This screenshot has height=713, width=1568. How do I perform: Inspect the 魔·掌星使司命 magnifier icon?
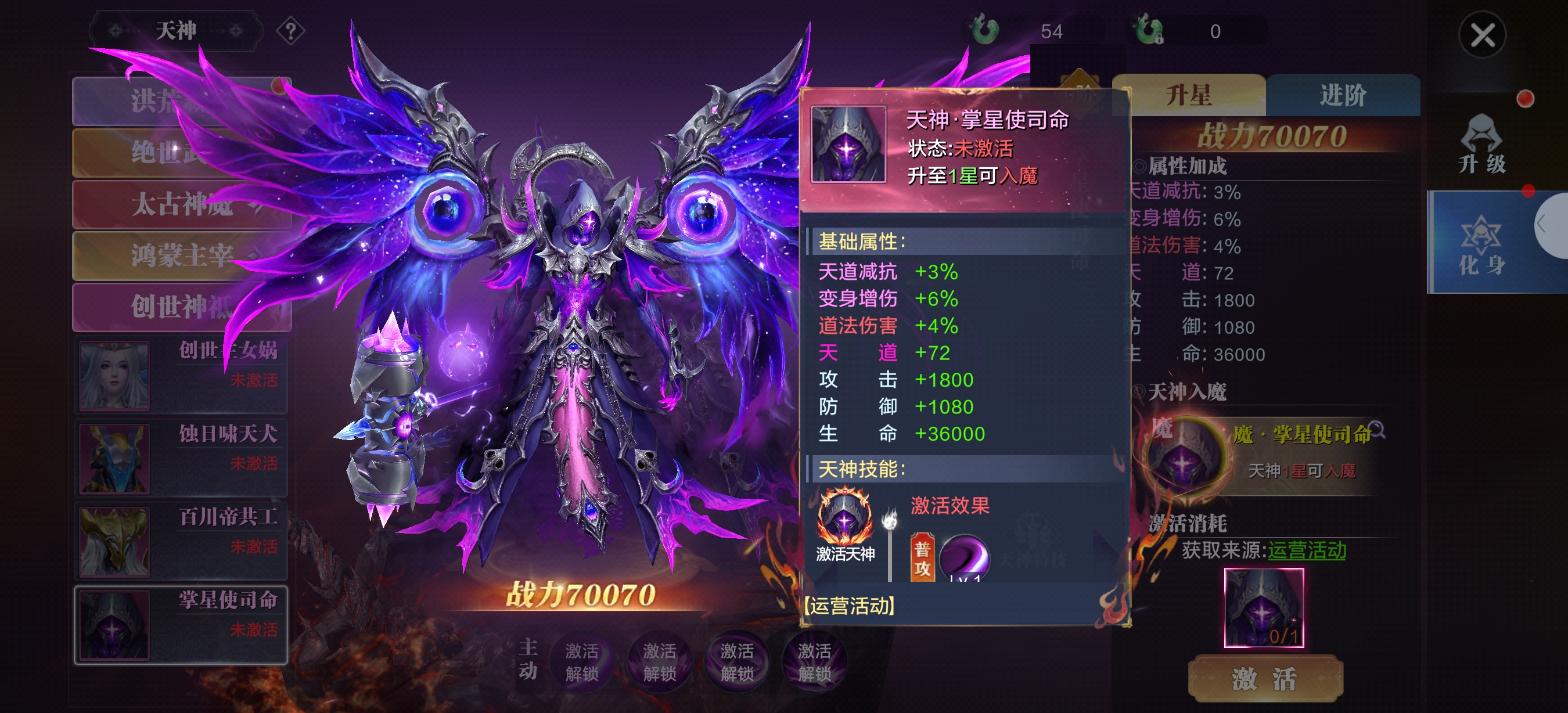tap(1377, 430)
